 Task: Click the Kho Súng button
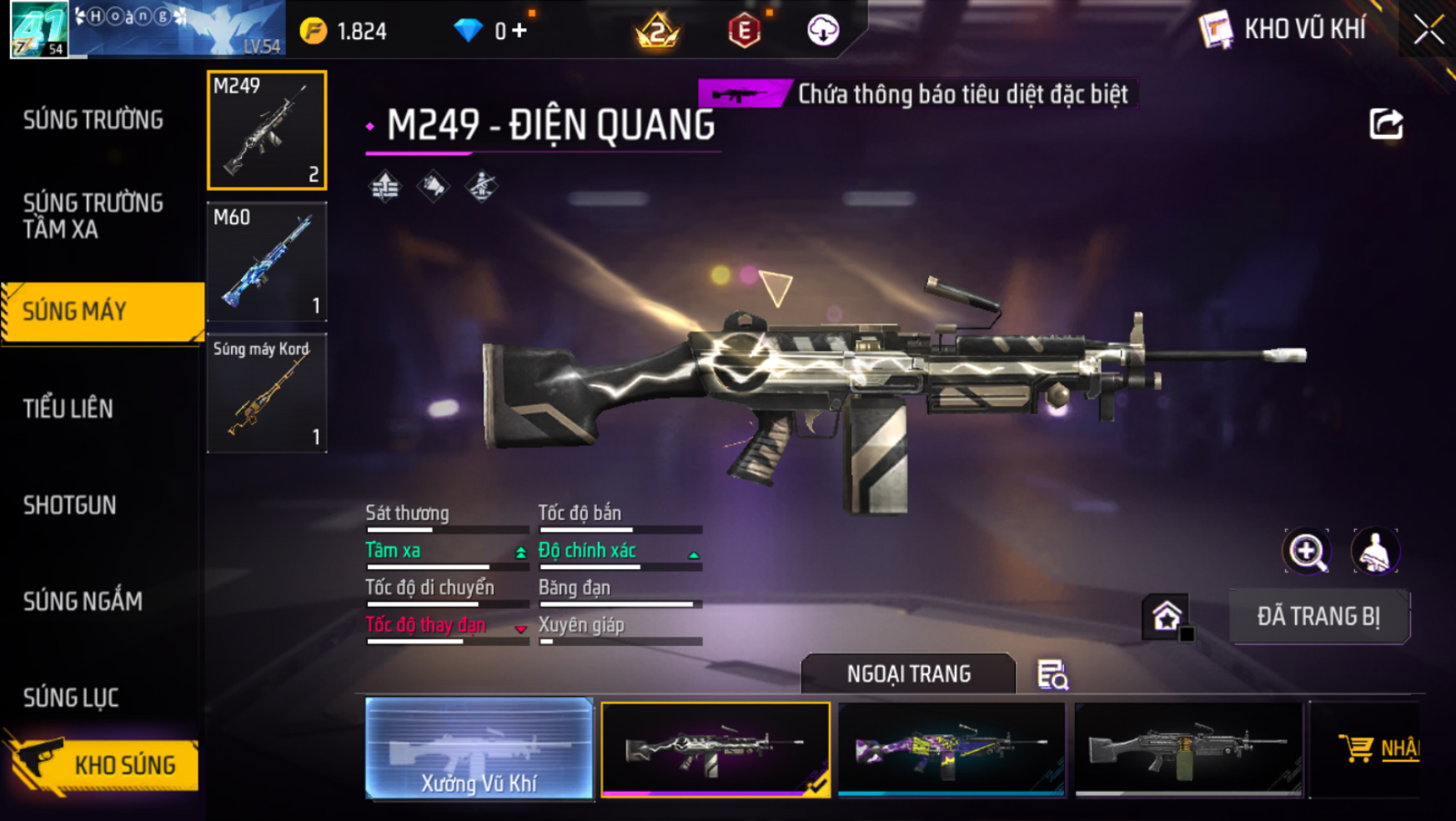[x=104, y=764]
